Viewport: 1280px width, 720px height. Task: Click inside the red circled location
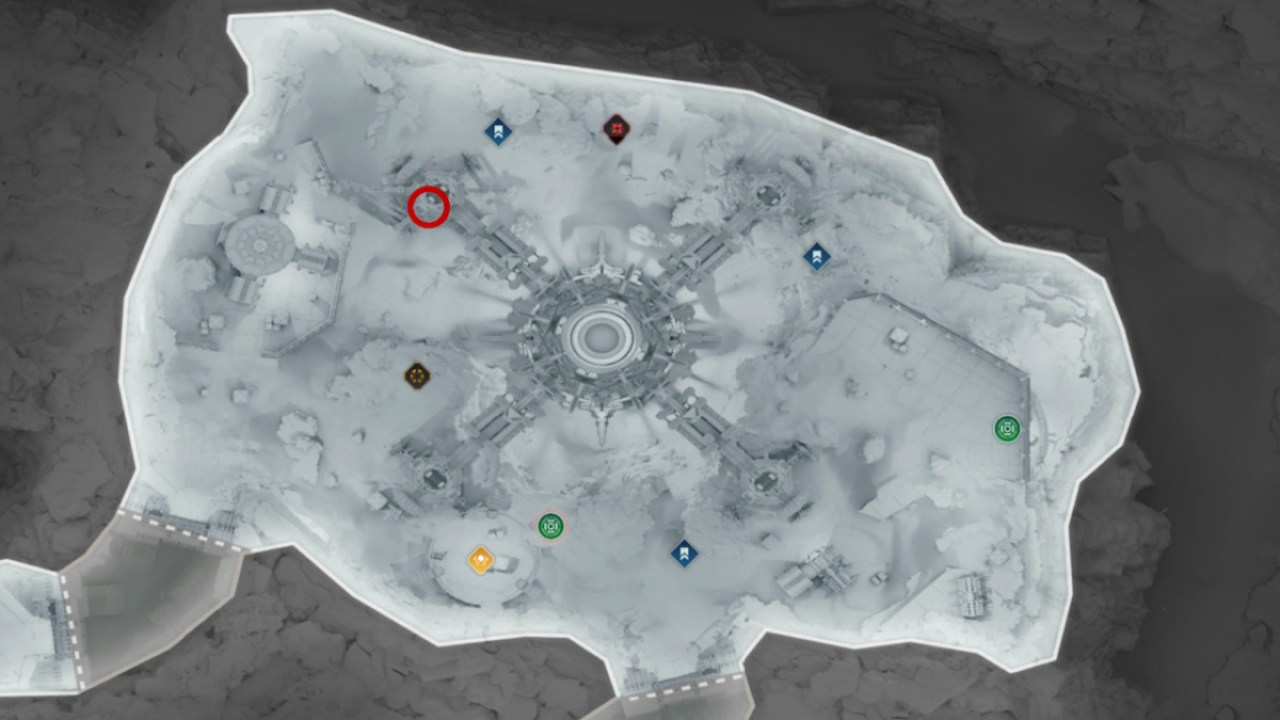point(428,207)
